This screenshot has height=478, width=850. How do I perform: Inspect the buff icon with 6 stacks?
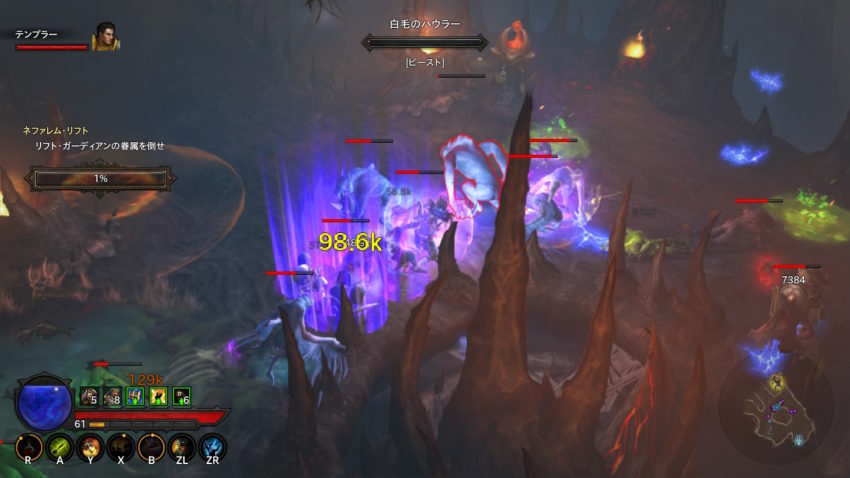tap(180, 397)
